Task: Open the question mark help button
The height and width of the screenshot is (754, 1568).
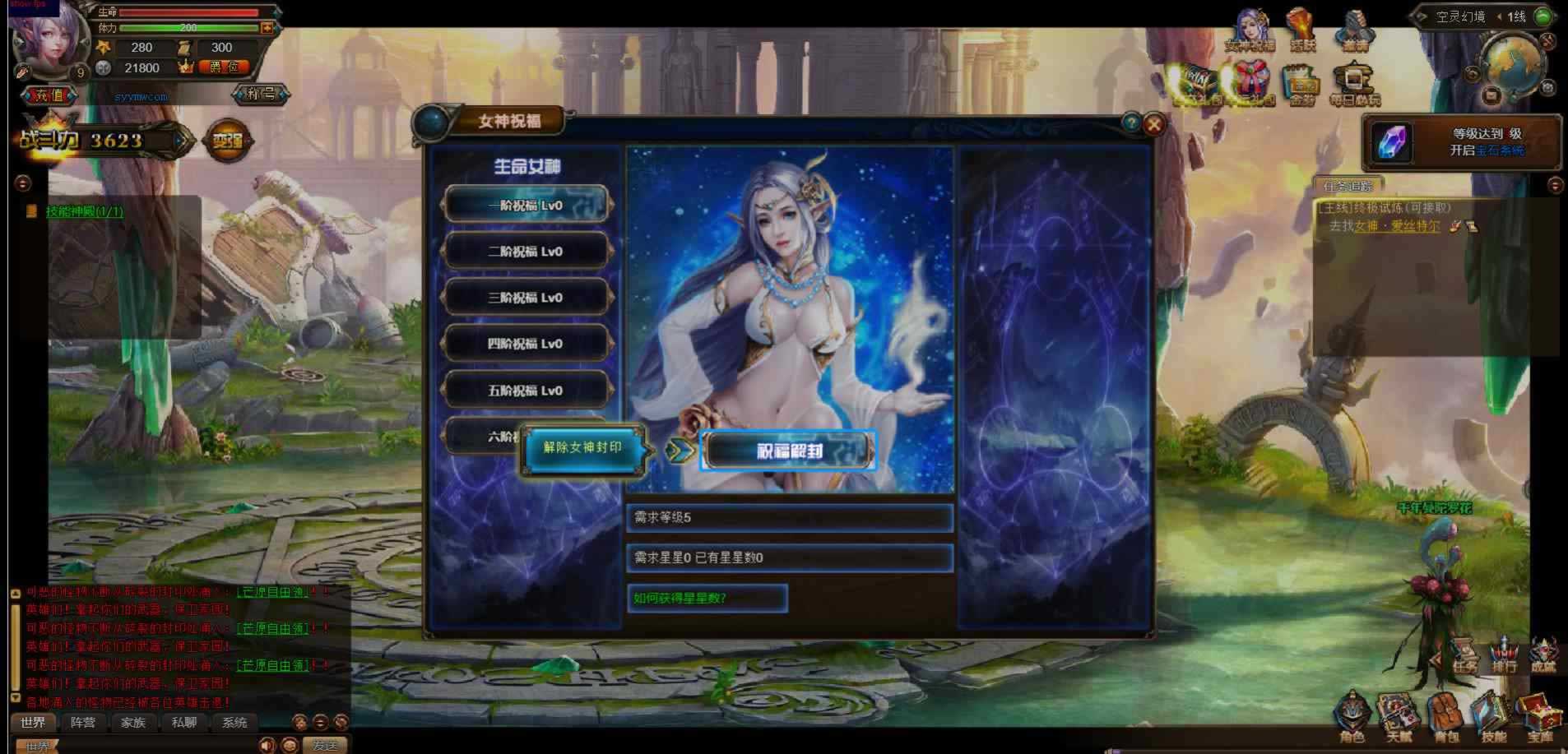Action: click(x=1132, y=123)
